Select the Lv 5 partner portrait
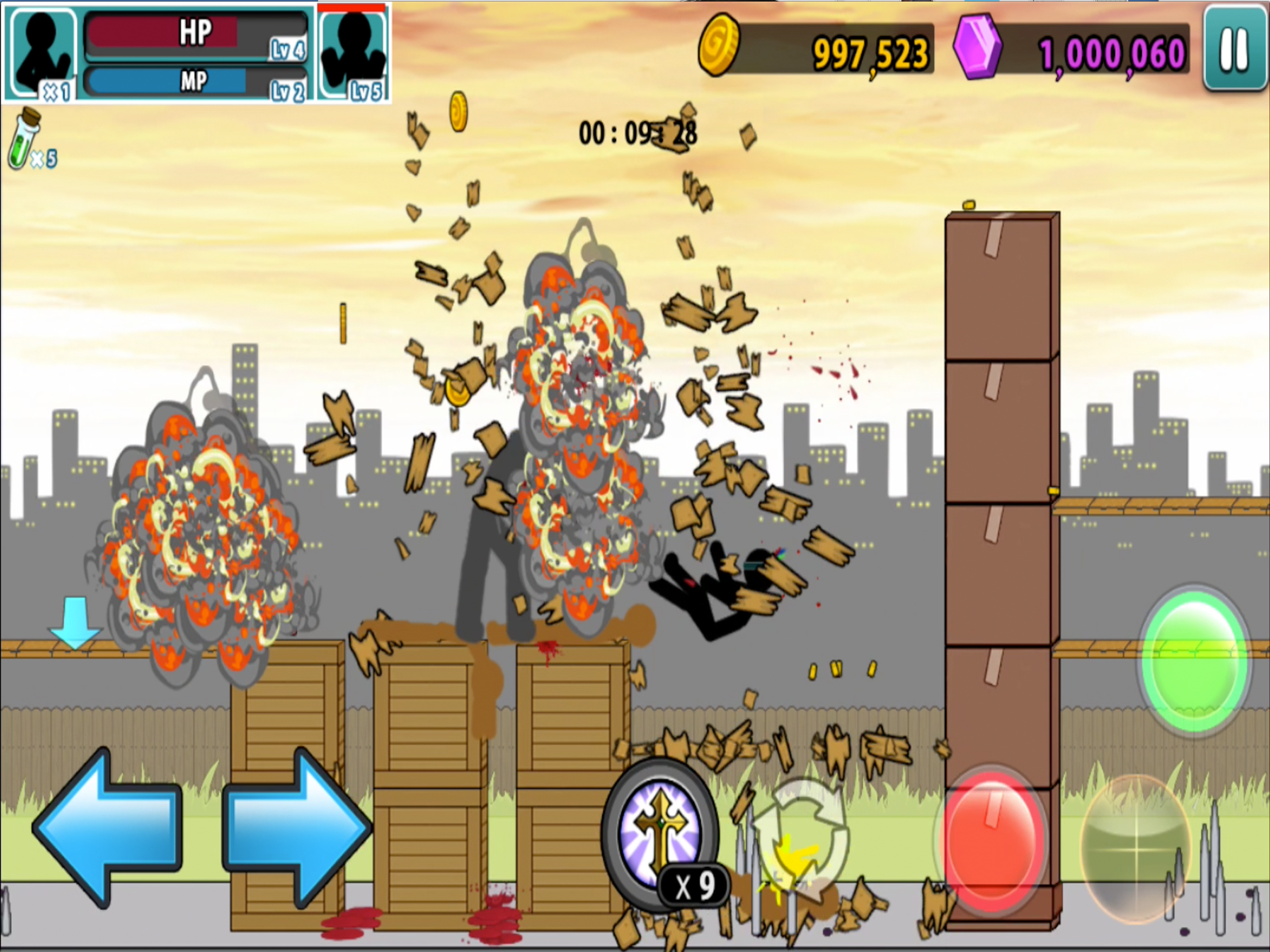The height and width of the screenshot is (952, 1270). point(352,54)
